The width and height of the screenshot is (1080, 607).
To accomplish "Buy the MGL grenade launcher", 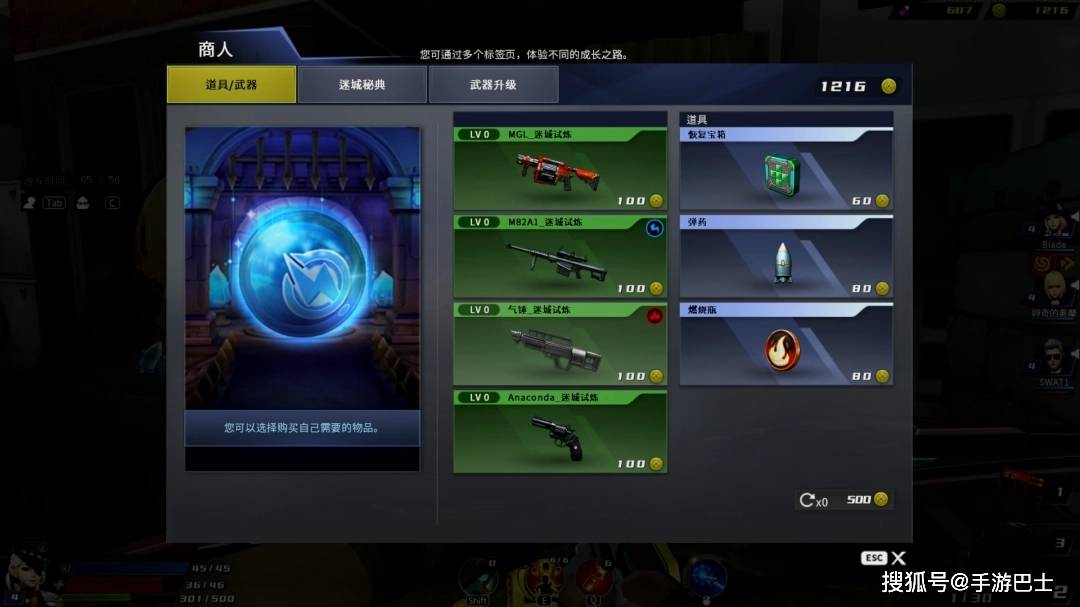I will click(x=560, y=169).
